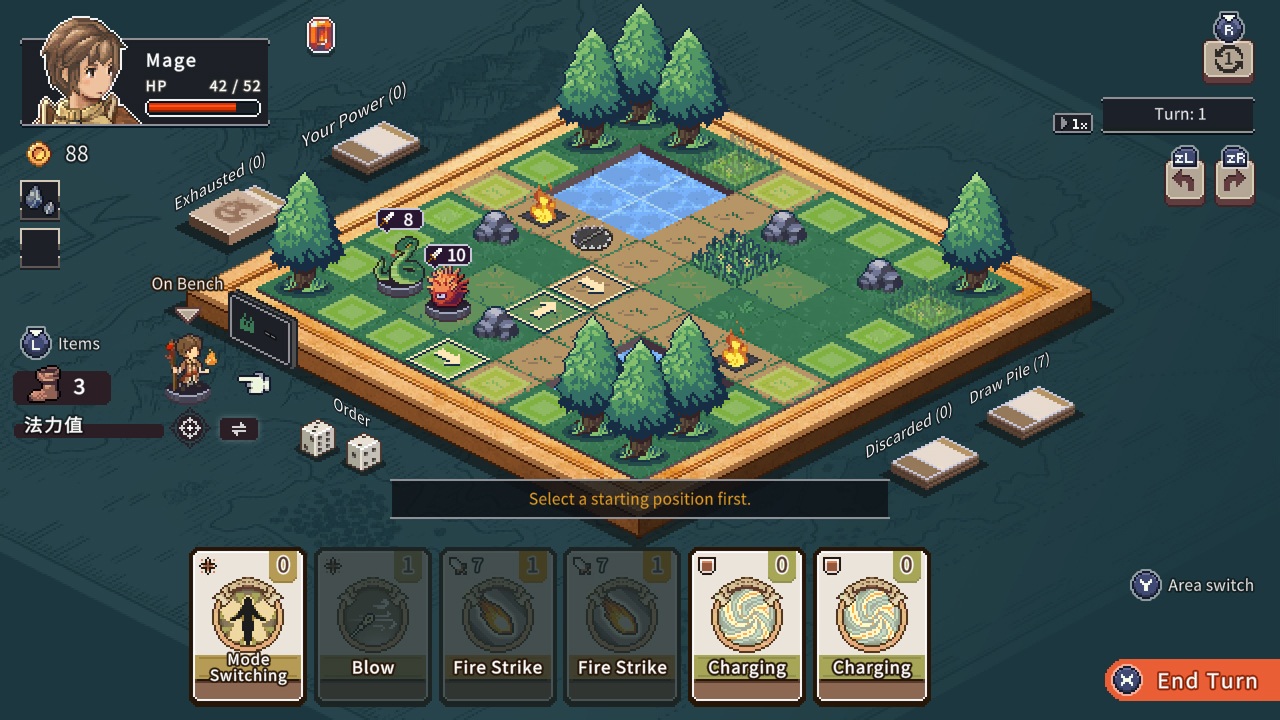Click the swap arrows icon beside the crosshair

[240, 428]
